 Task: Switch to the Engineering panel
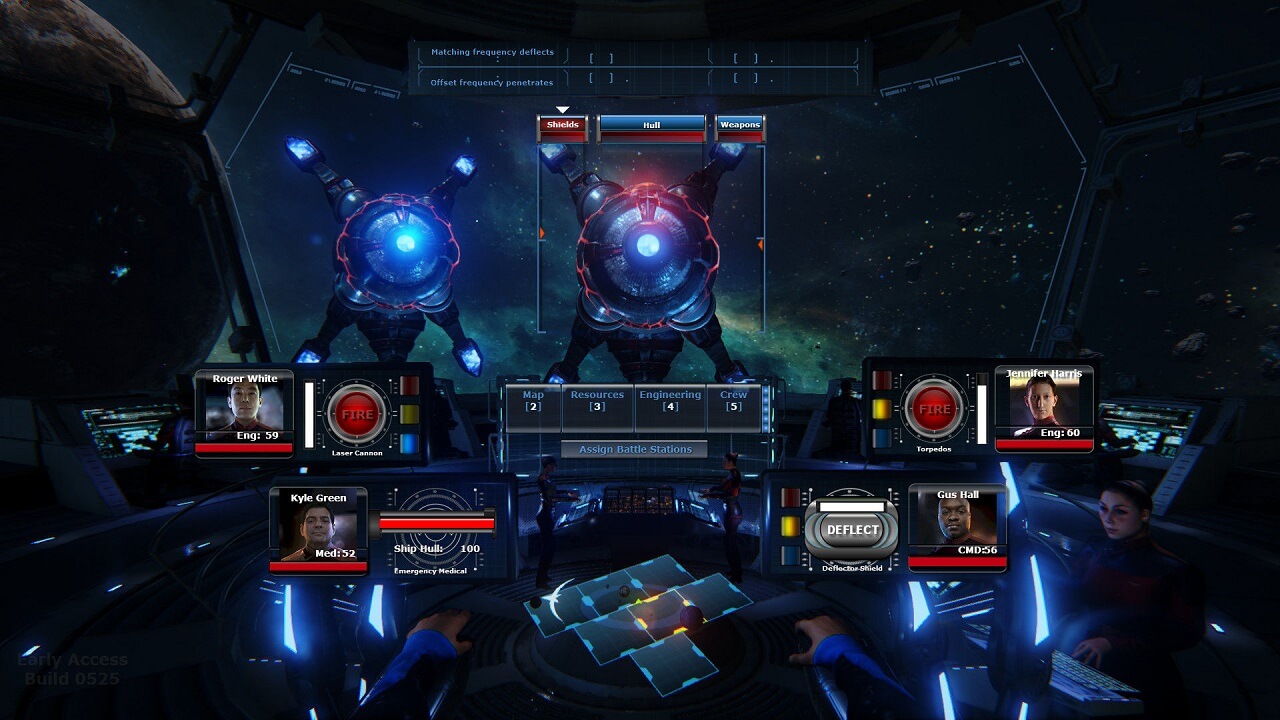click(x=670, y=401)
